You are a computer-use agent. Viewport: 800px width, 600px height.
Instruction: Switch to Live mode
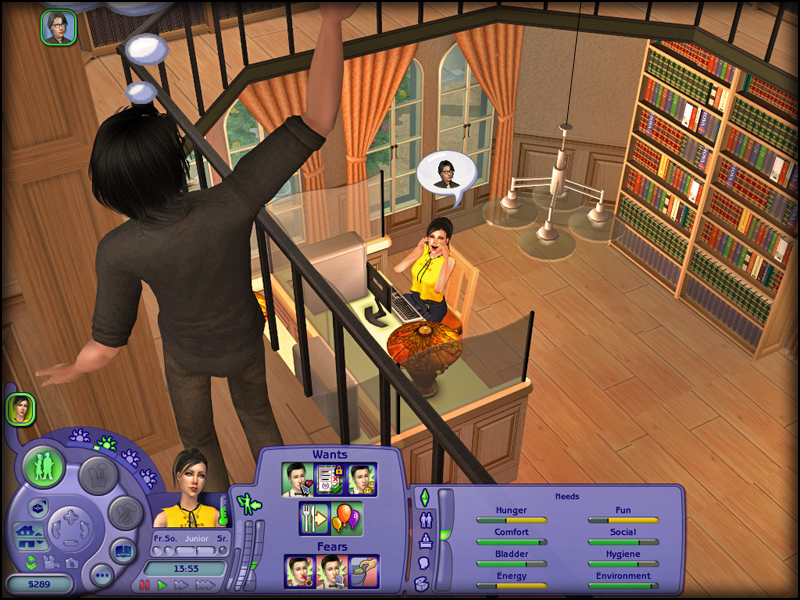(x=44, y=467)
